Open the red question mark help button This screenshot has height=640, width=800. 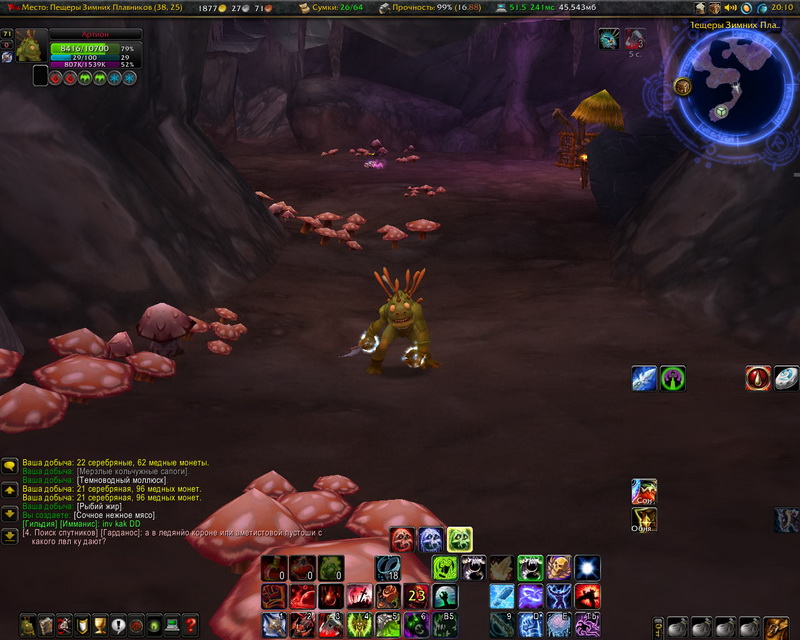click(x=190, y=626)
